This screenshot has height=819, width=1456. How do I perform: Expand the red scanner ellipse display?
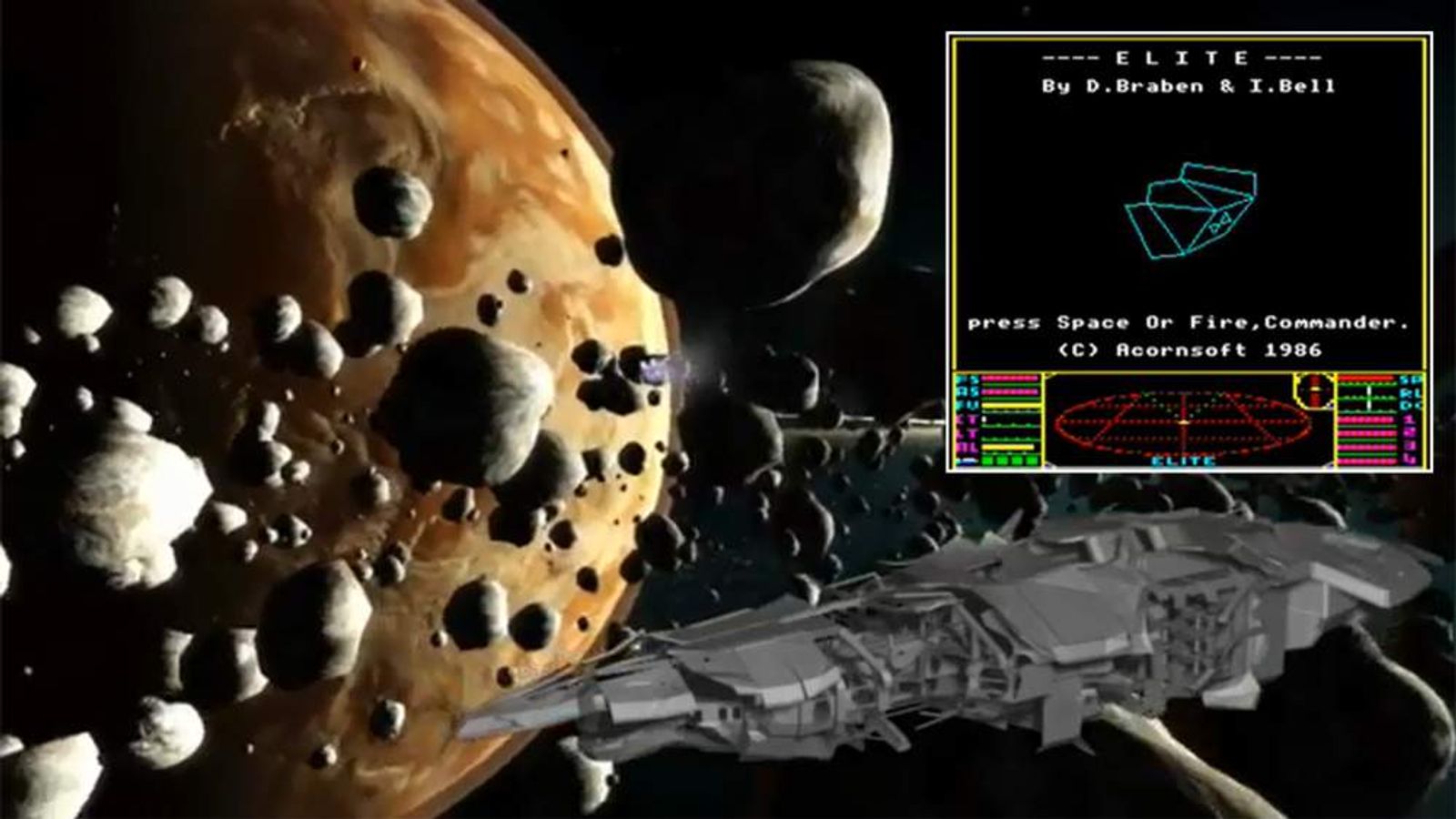click(x=1182, y=421)
